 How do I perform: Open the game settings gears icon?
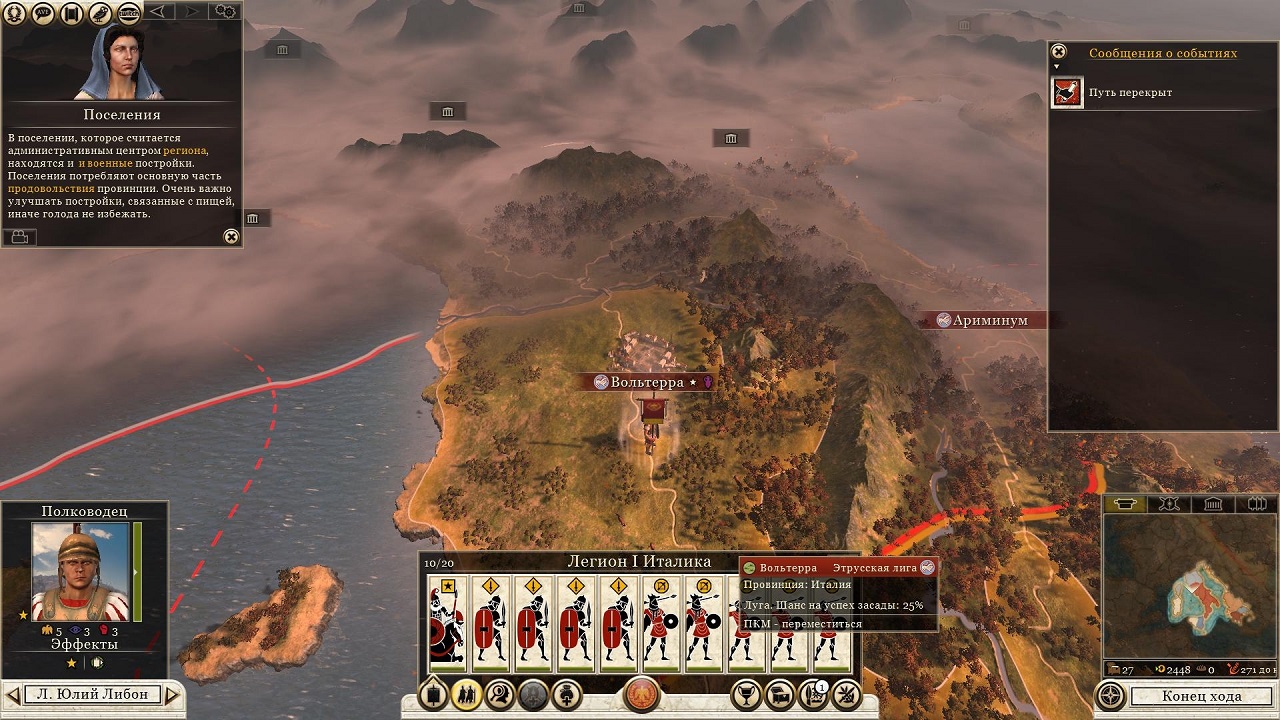225,12
